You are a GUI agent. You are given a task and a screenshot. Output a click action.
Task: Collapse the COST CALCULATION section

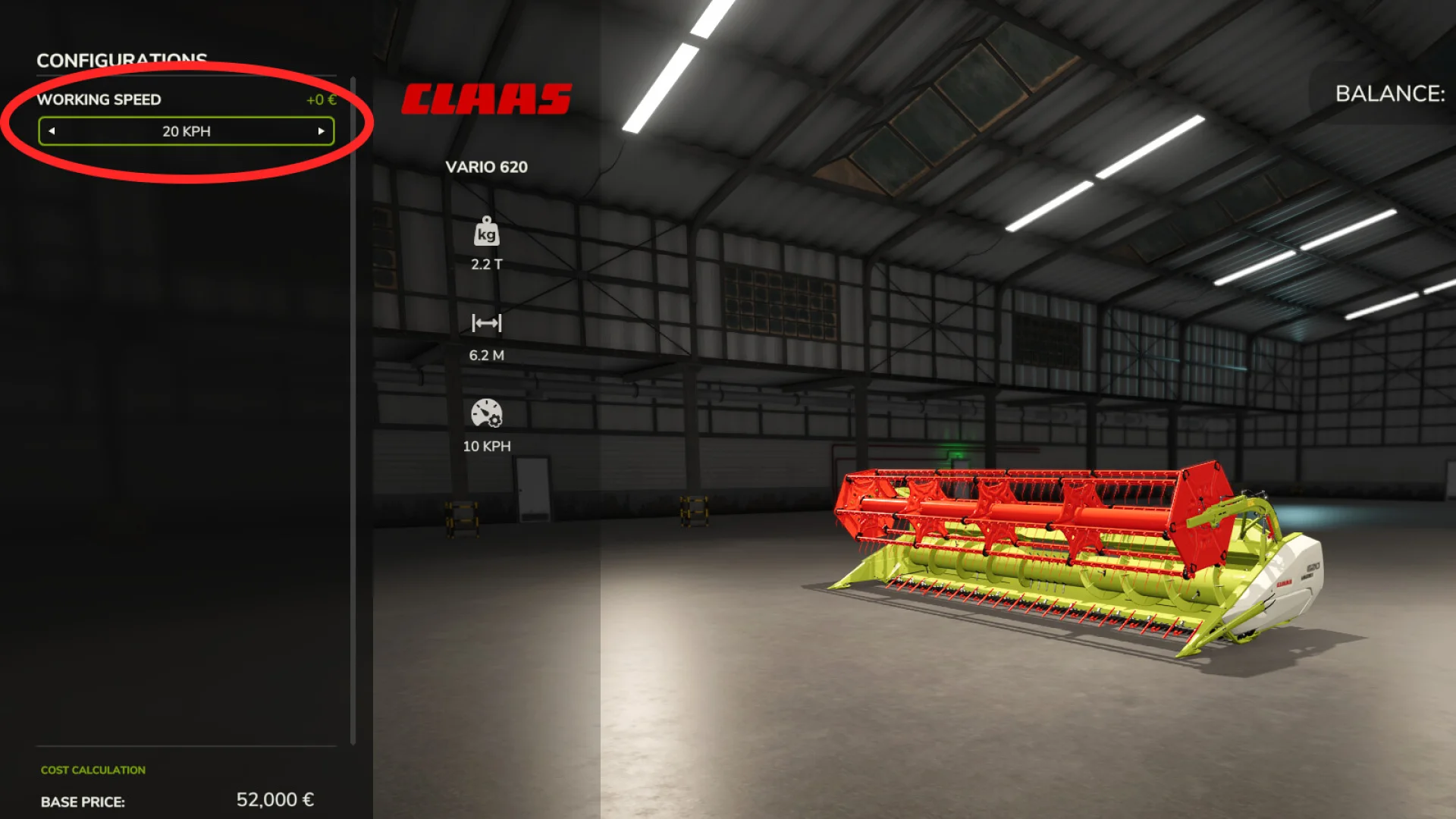coord(93,769)
